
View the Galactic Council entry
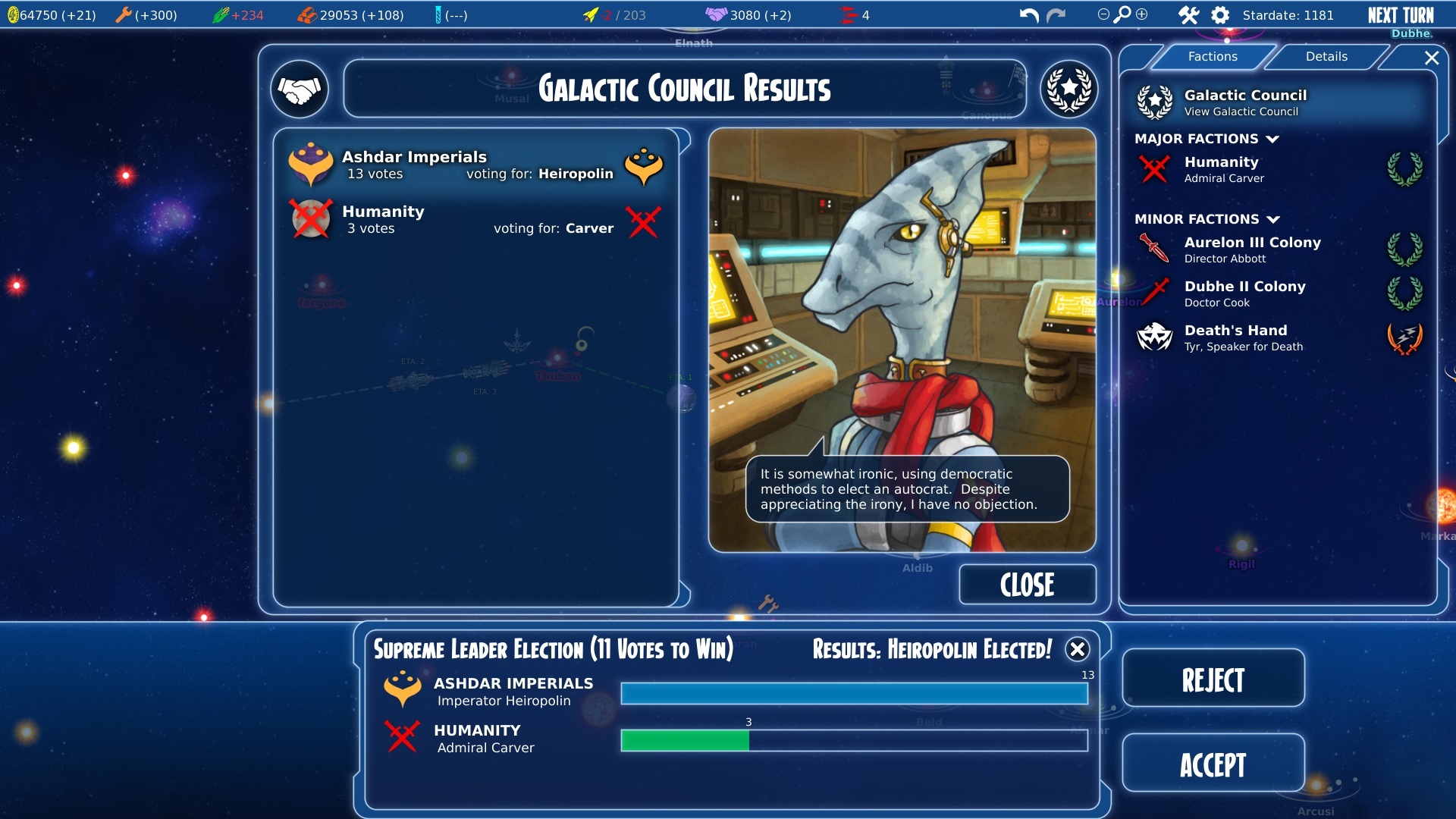pyautogui.click(x=1245, y=102)
